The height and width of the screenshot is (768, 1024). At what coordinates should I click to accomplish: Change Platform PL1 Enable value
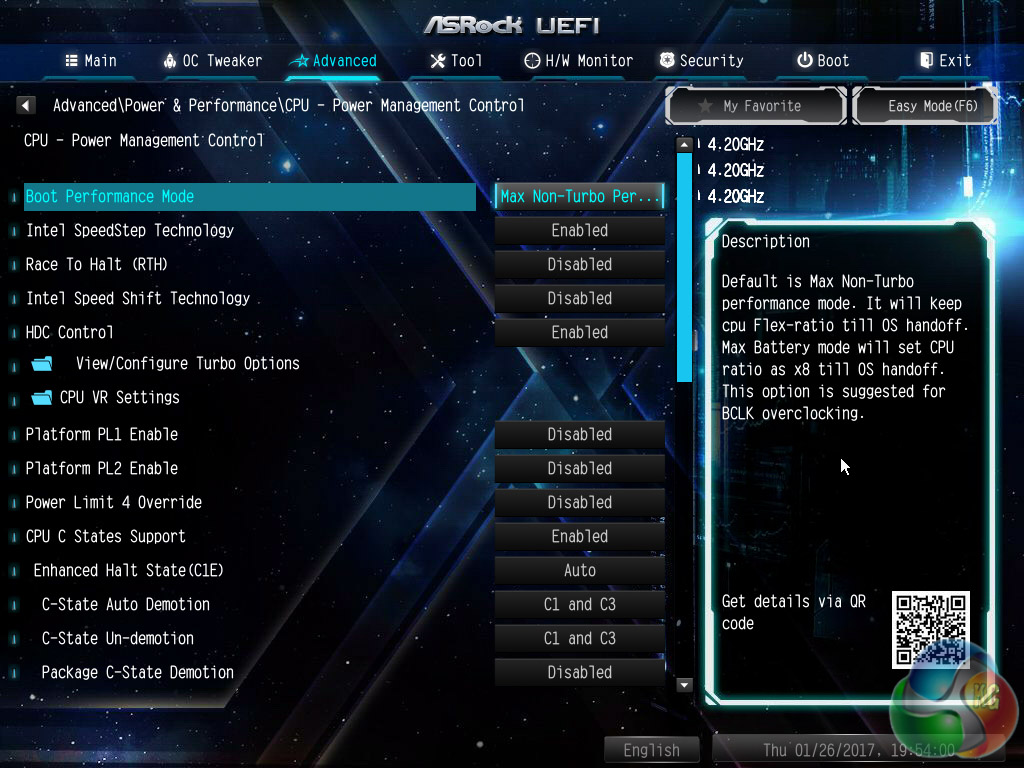click(579, 435)
